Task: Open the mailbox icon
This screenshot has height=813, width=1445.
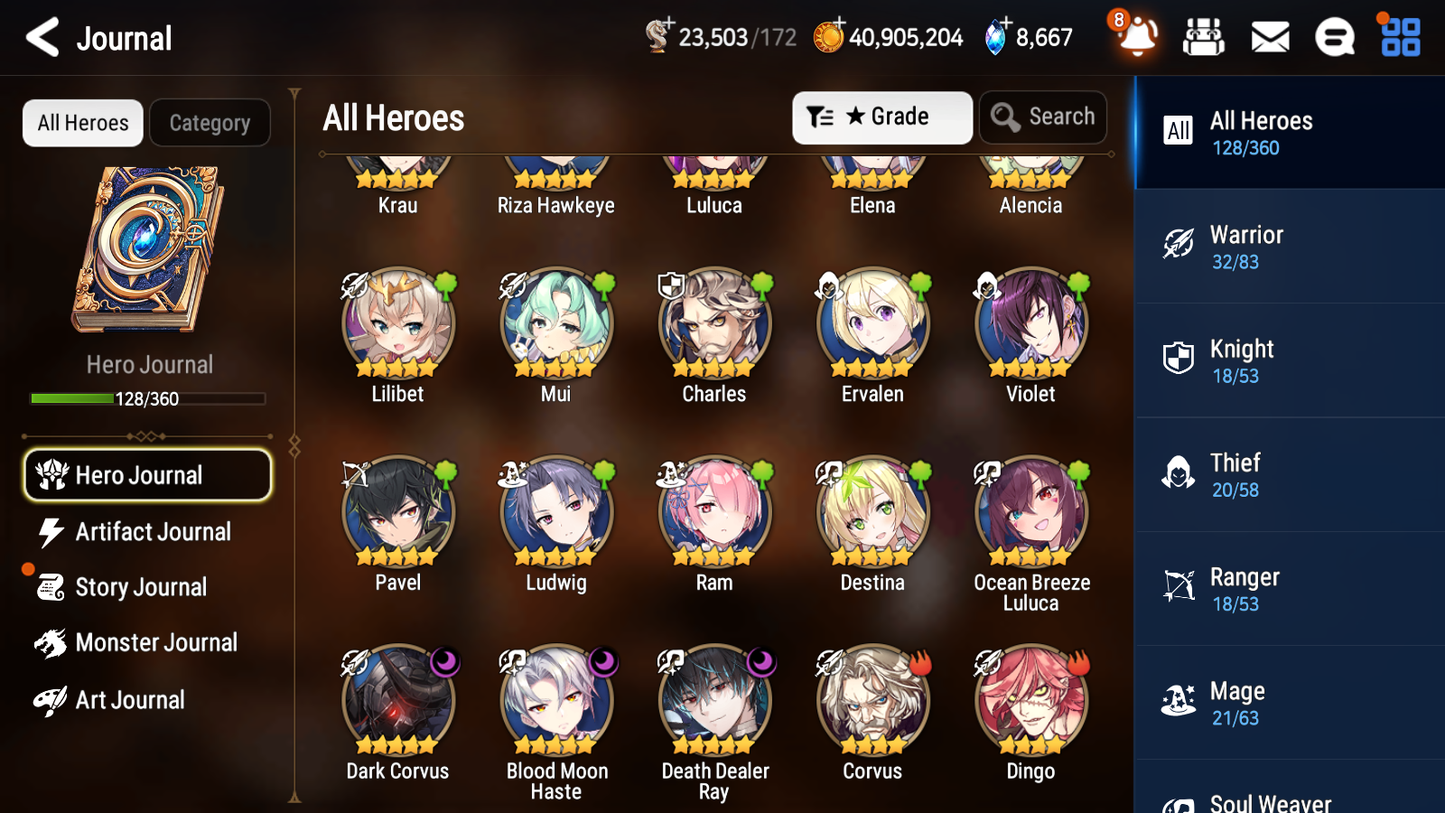Action: [1269, 36]
